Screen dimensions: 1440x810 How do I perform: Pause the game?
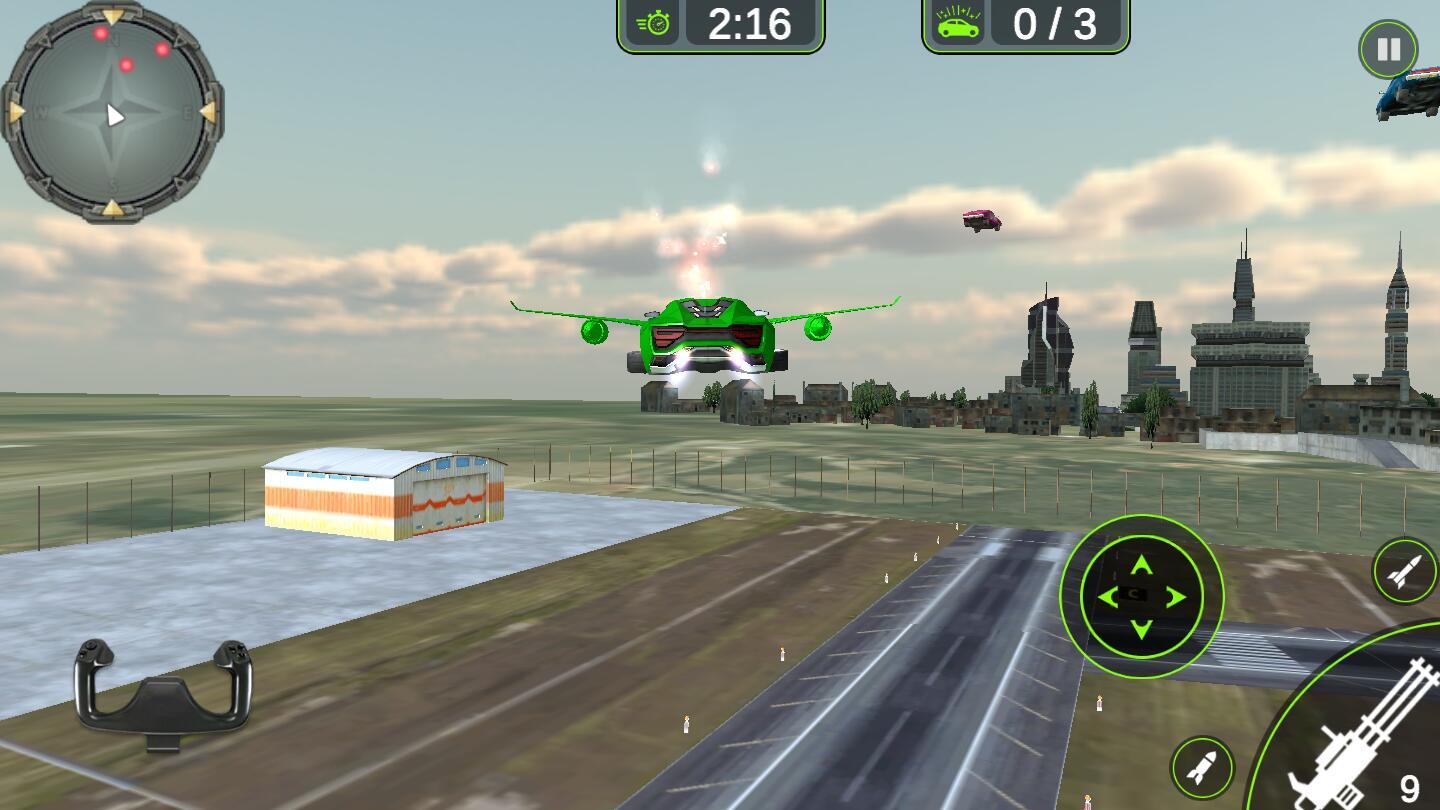(1388, 49)
